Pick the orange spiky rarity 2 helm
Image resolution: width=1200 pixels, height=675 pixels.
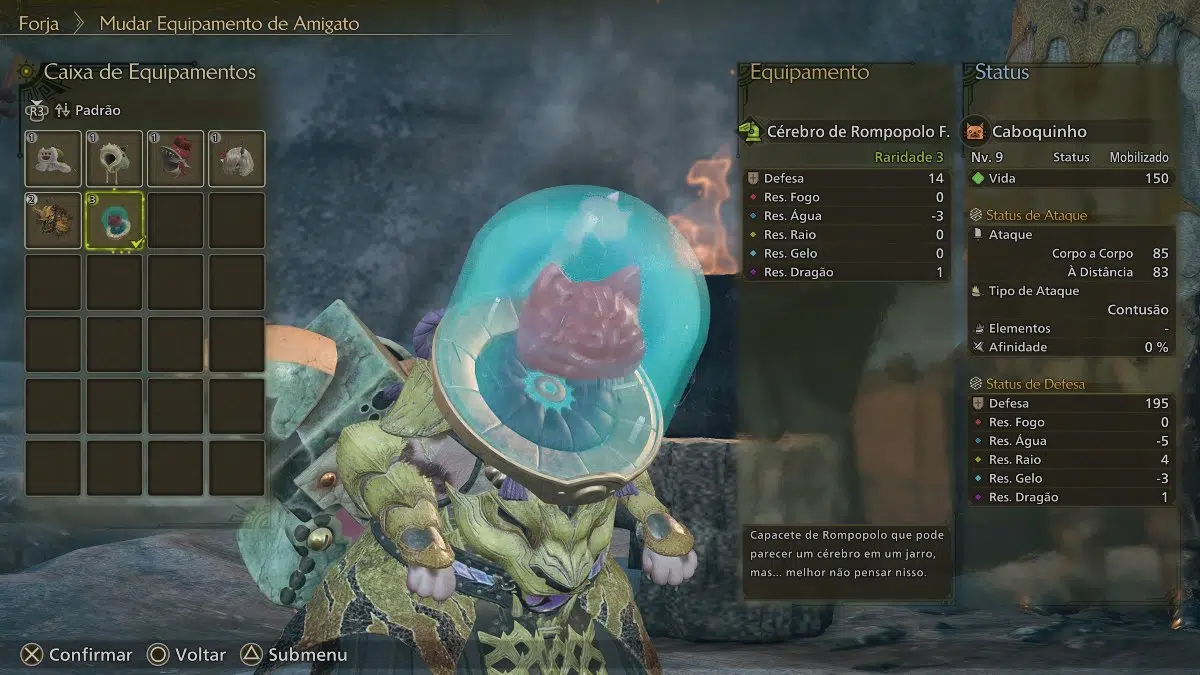click(53, 220)
